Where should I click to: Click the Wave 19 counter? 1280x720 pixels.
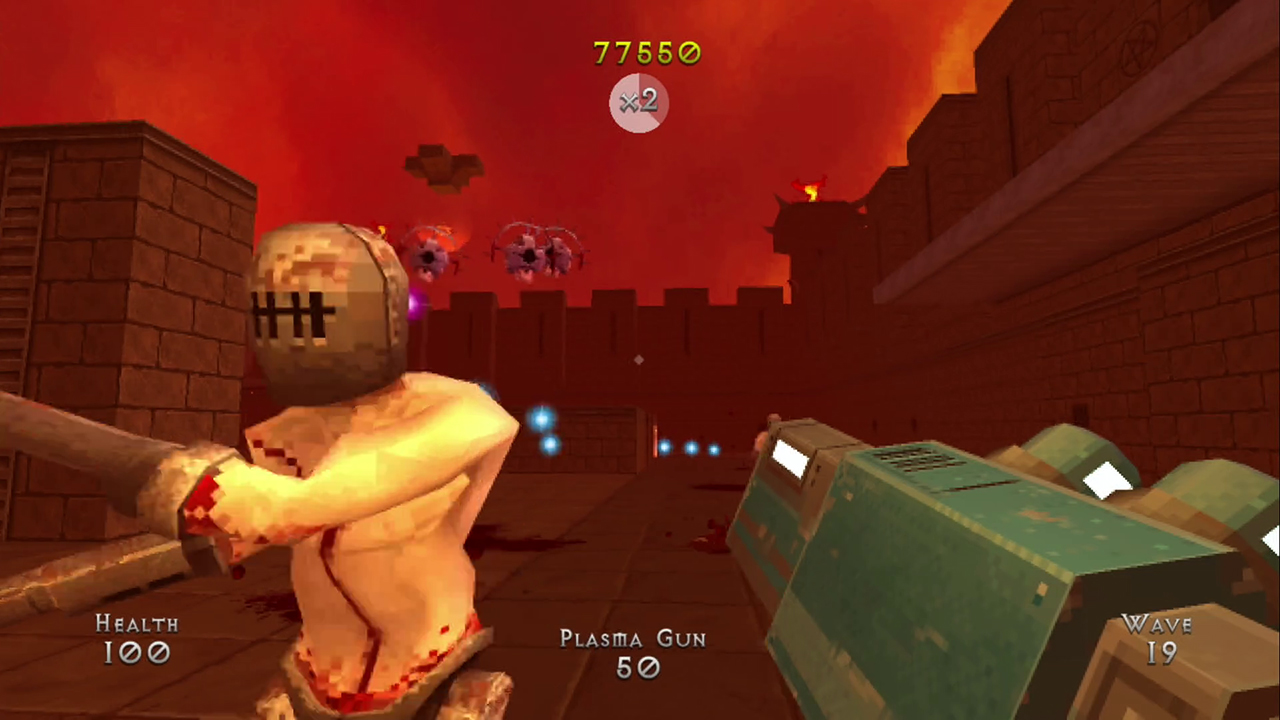[x=1158, y=640]
